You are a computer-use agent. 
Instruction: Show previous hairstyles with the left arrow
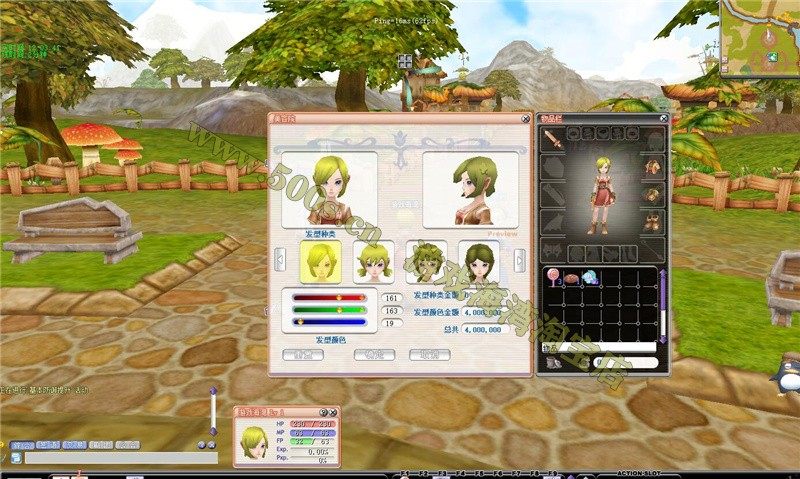pos(280,261)
